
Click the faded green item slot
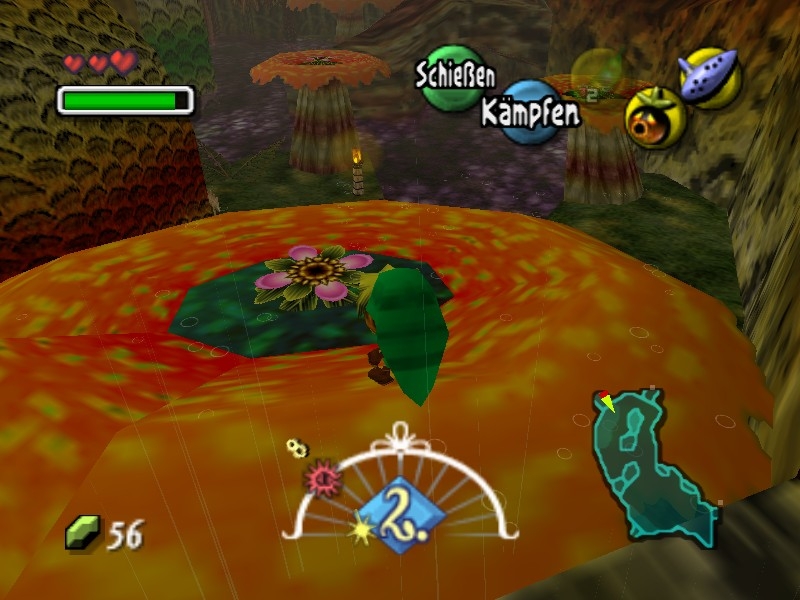597,75
